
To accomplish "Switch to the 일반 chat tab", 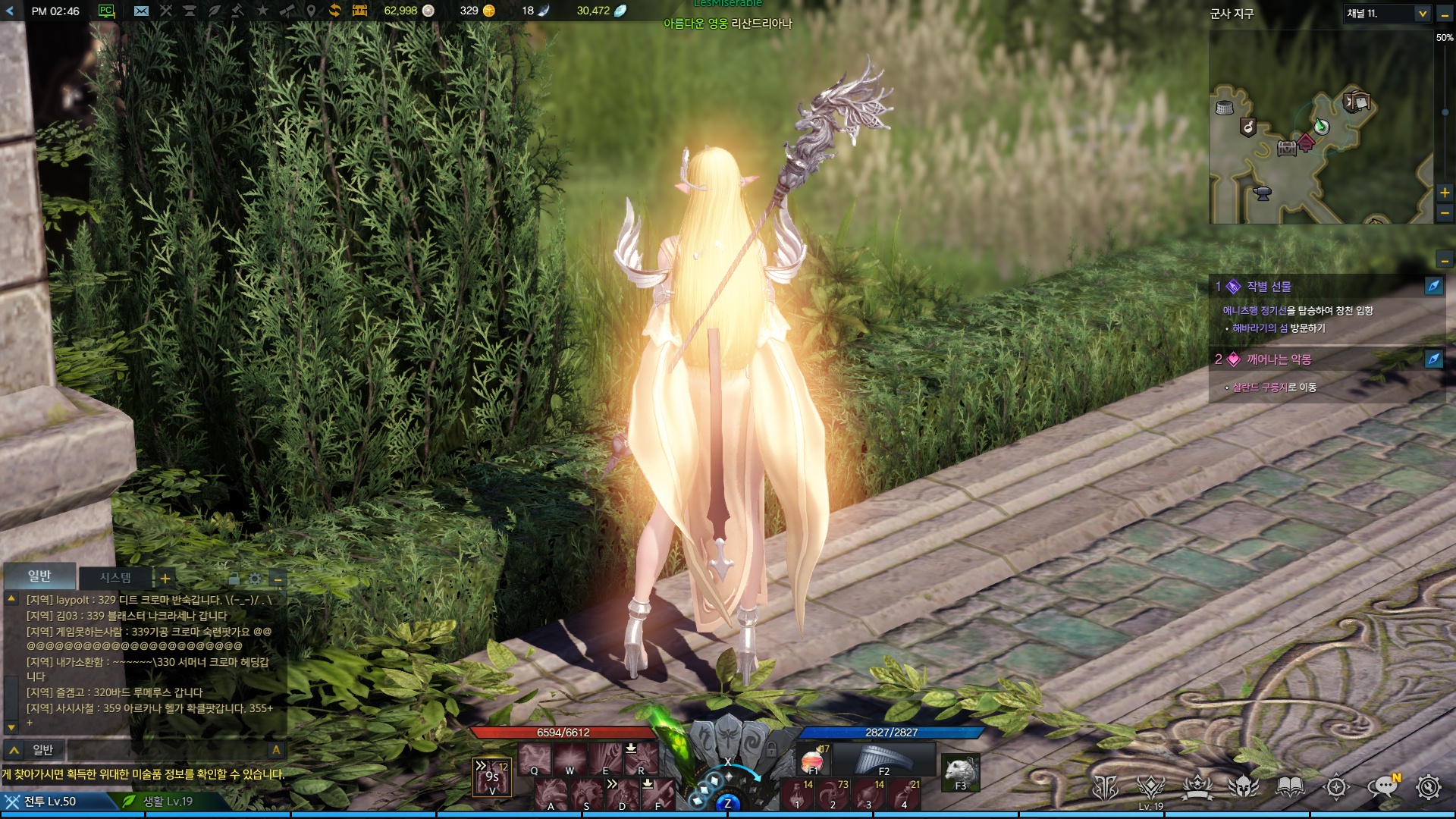I will pyautogui.click(x=39, y=576).
